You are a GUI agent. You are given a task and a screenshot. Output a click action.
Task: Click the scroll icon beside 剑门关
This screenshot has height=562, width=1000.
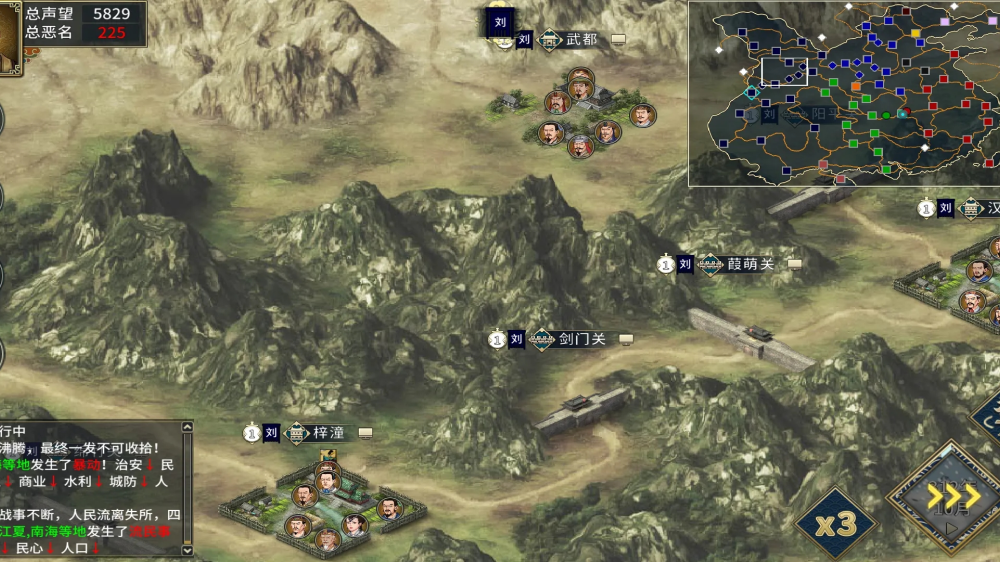(626, 340)
